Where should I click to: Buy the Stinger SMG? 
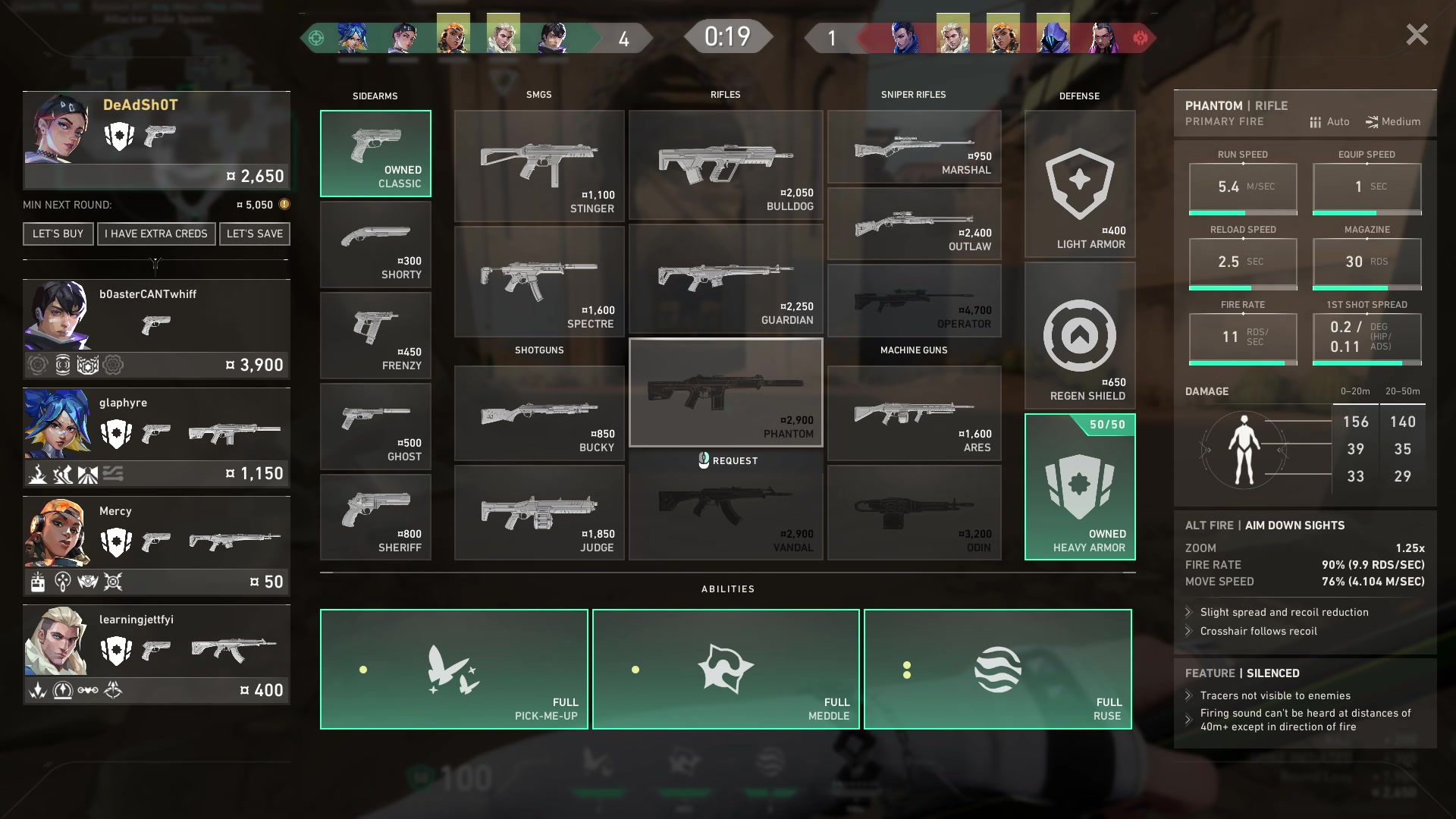[539, 166]
